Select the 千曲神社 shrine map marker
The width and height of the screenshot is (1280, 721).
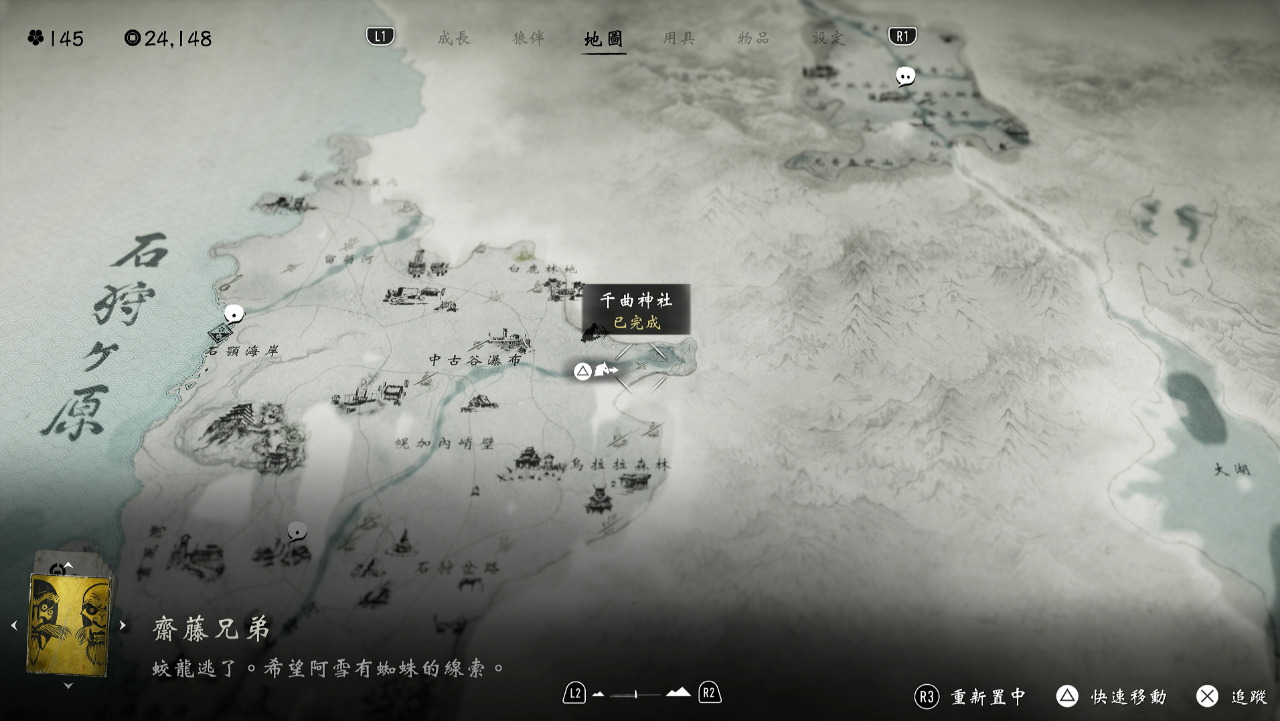pos(596,331)
